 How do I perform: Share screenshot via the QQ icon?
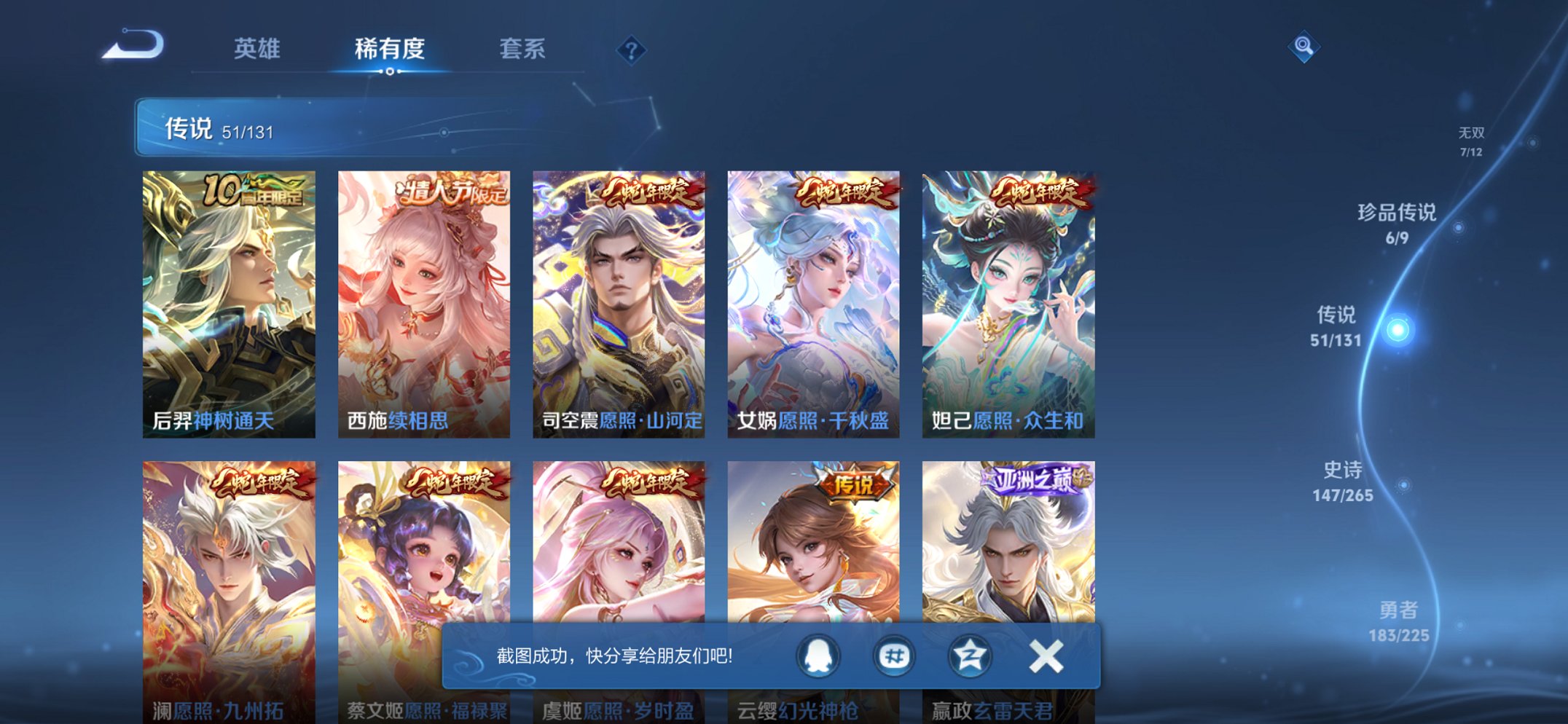click(818, 656)
